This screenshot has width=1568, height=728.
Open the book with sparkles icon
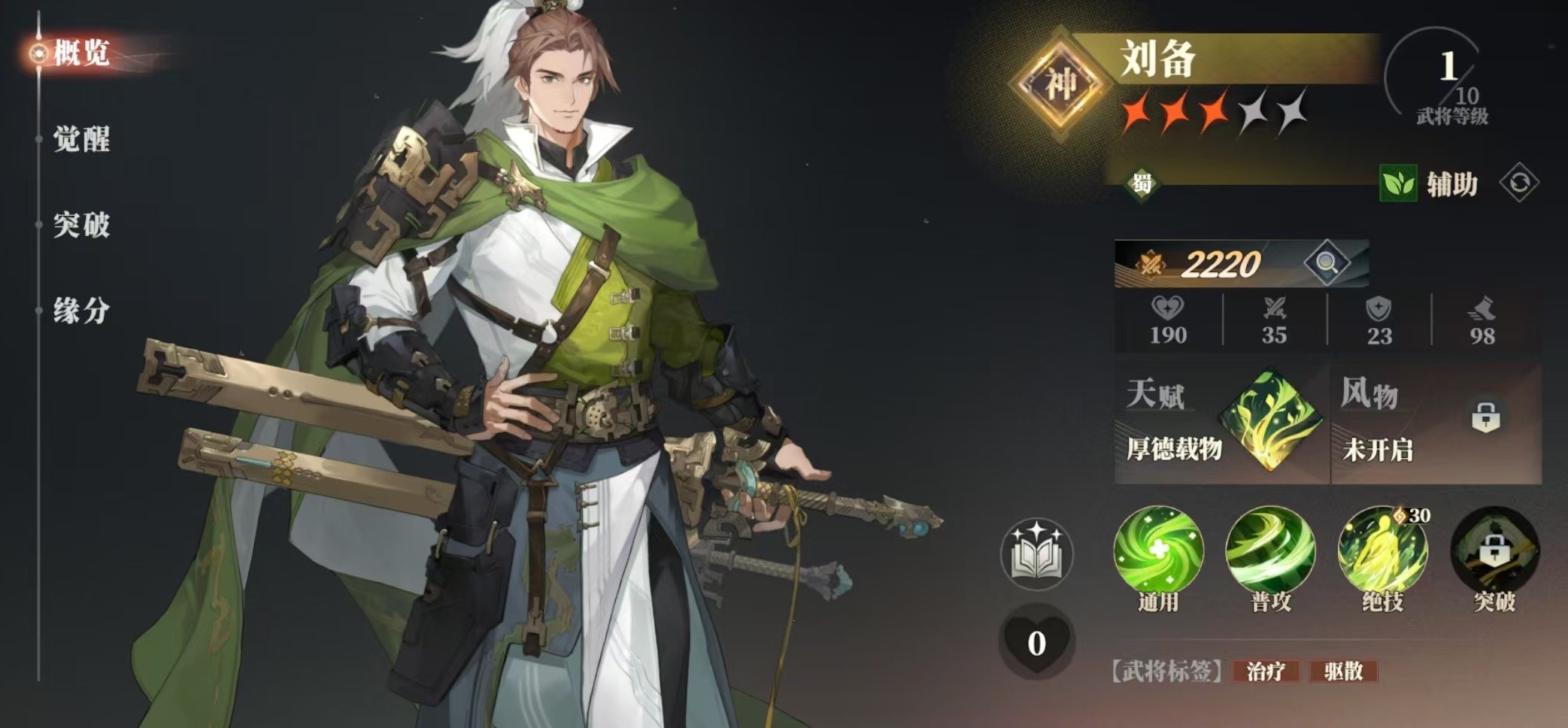click(x=1036, y=555)
